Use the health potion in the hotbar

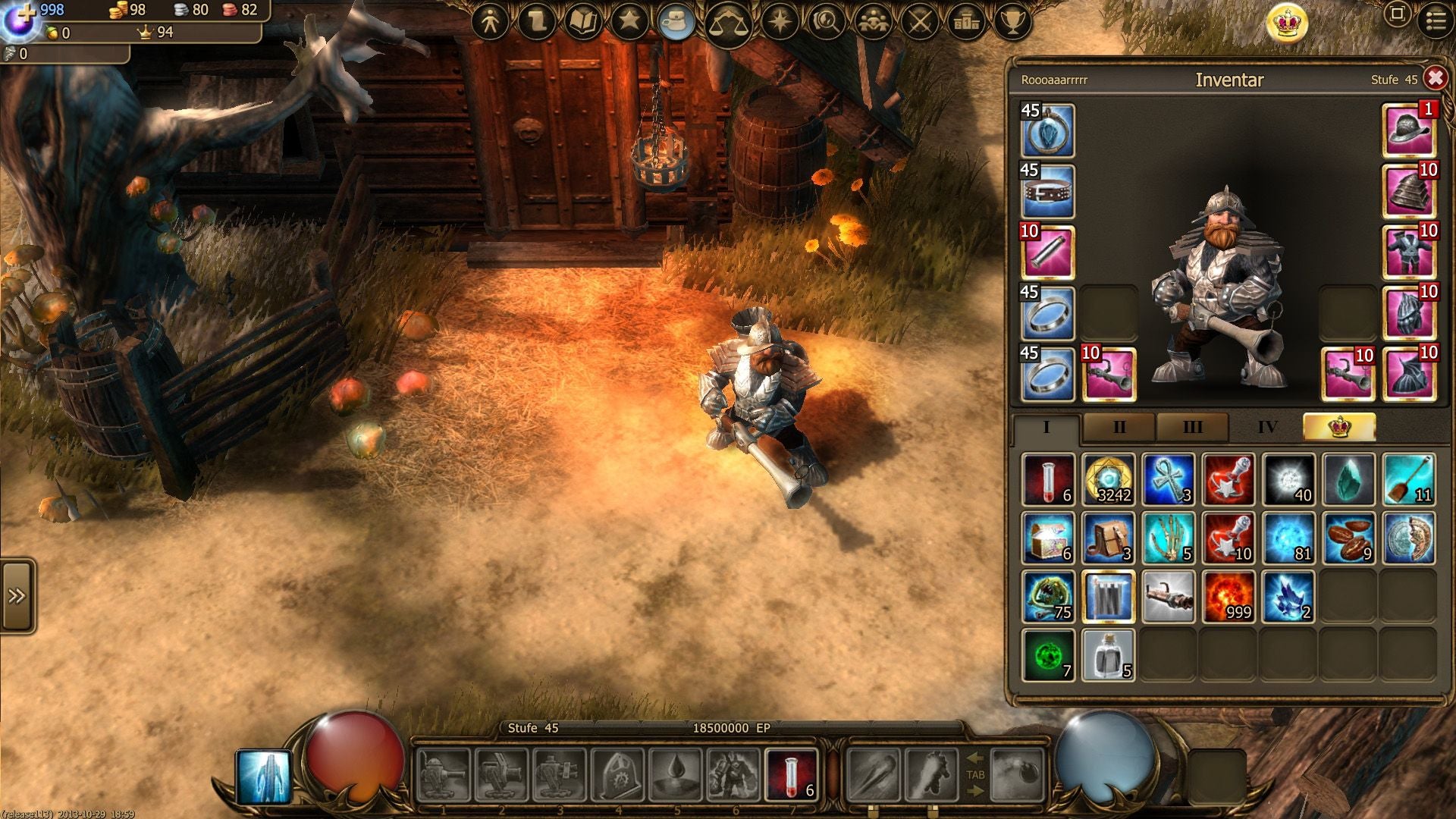(792, 775)
